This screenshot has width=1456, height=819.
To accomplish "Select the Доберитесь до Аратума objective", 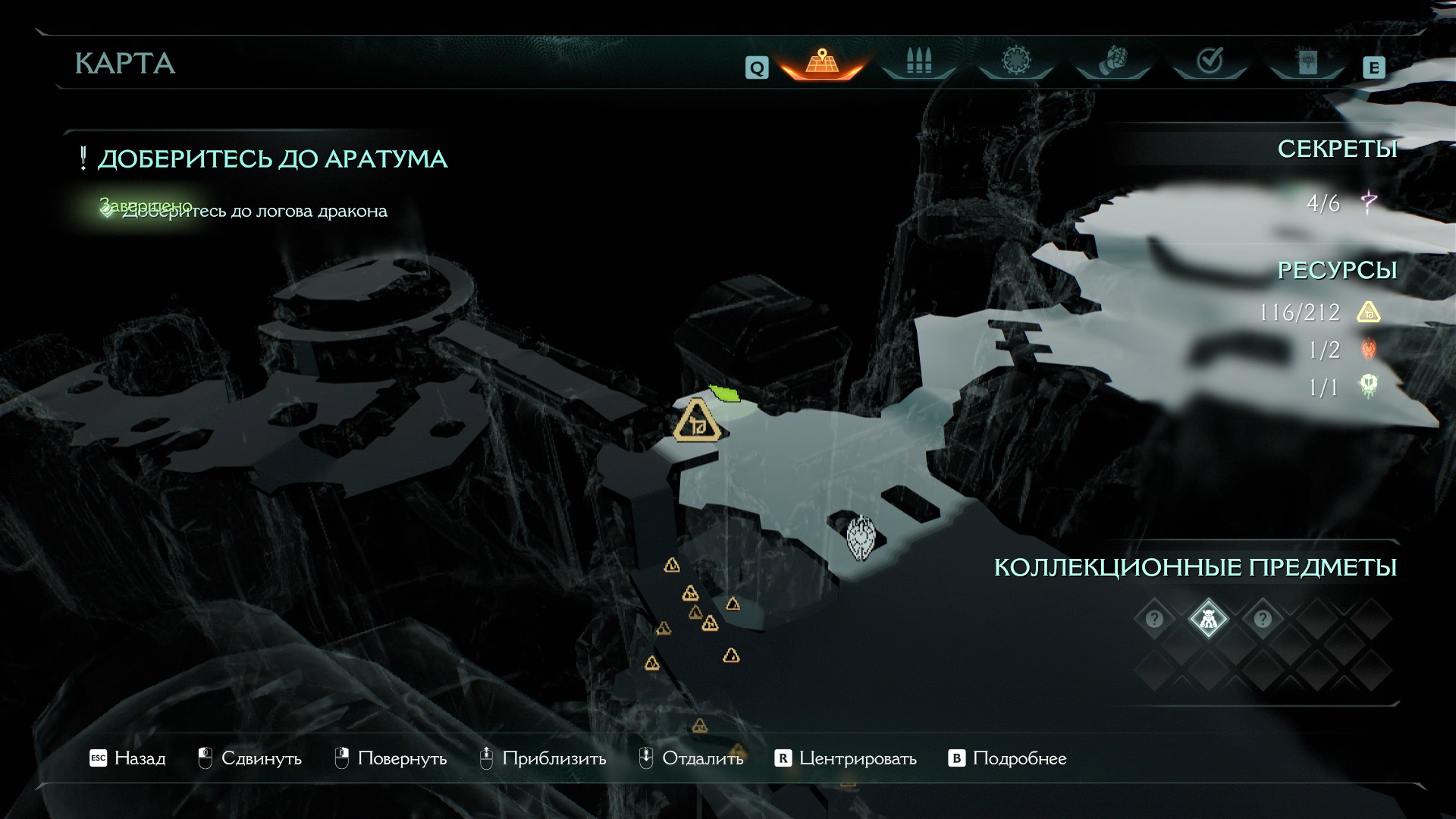I will (x=272, y=159).
